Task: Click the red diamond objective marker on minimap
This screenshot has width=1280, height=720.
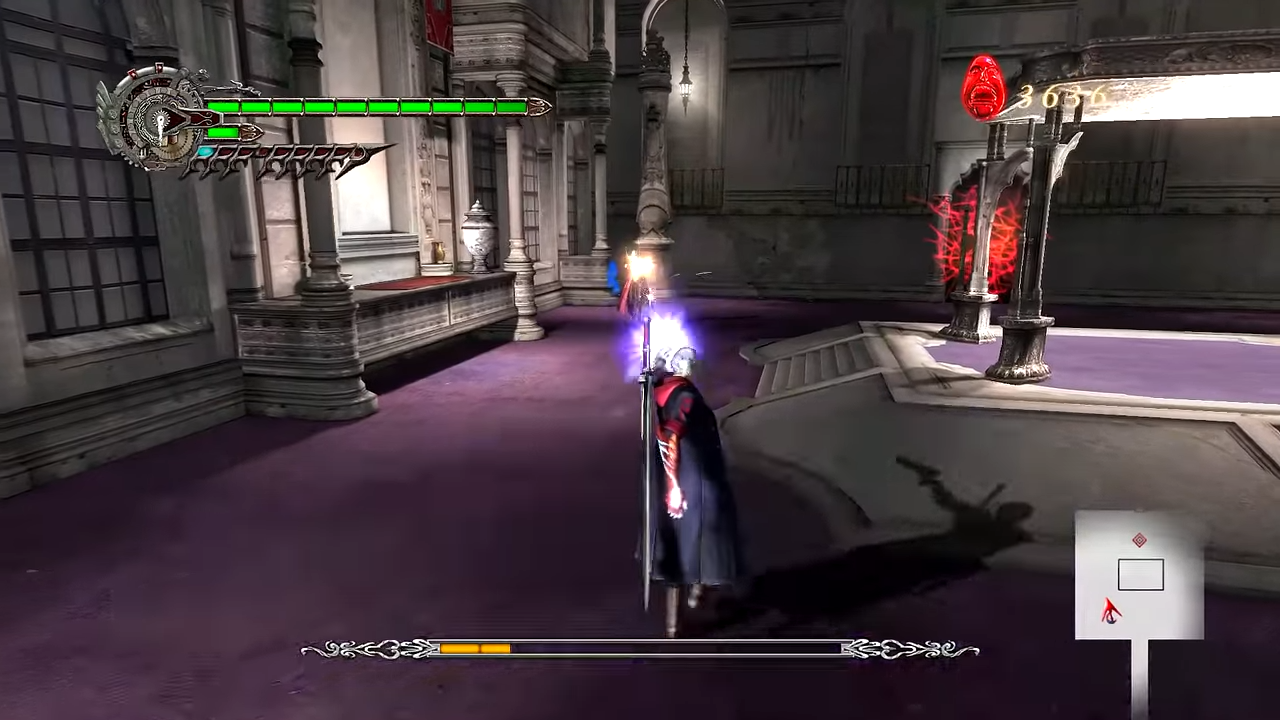Action: 1139,539
